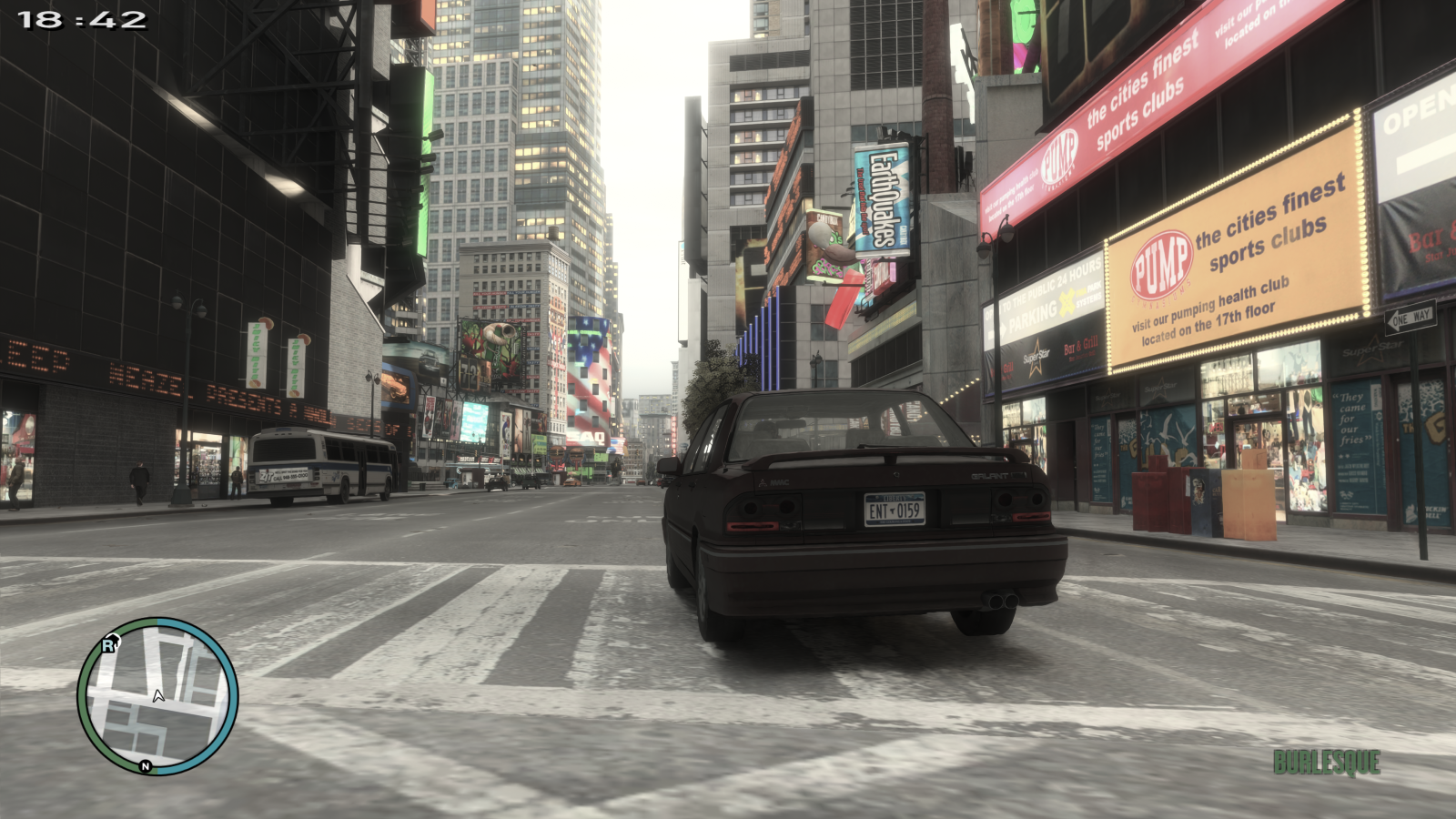1456x819 pixels.
Task: Click the FNA Park Systems X logo
Action: point(1067,300)
